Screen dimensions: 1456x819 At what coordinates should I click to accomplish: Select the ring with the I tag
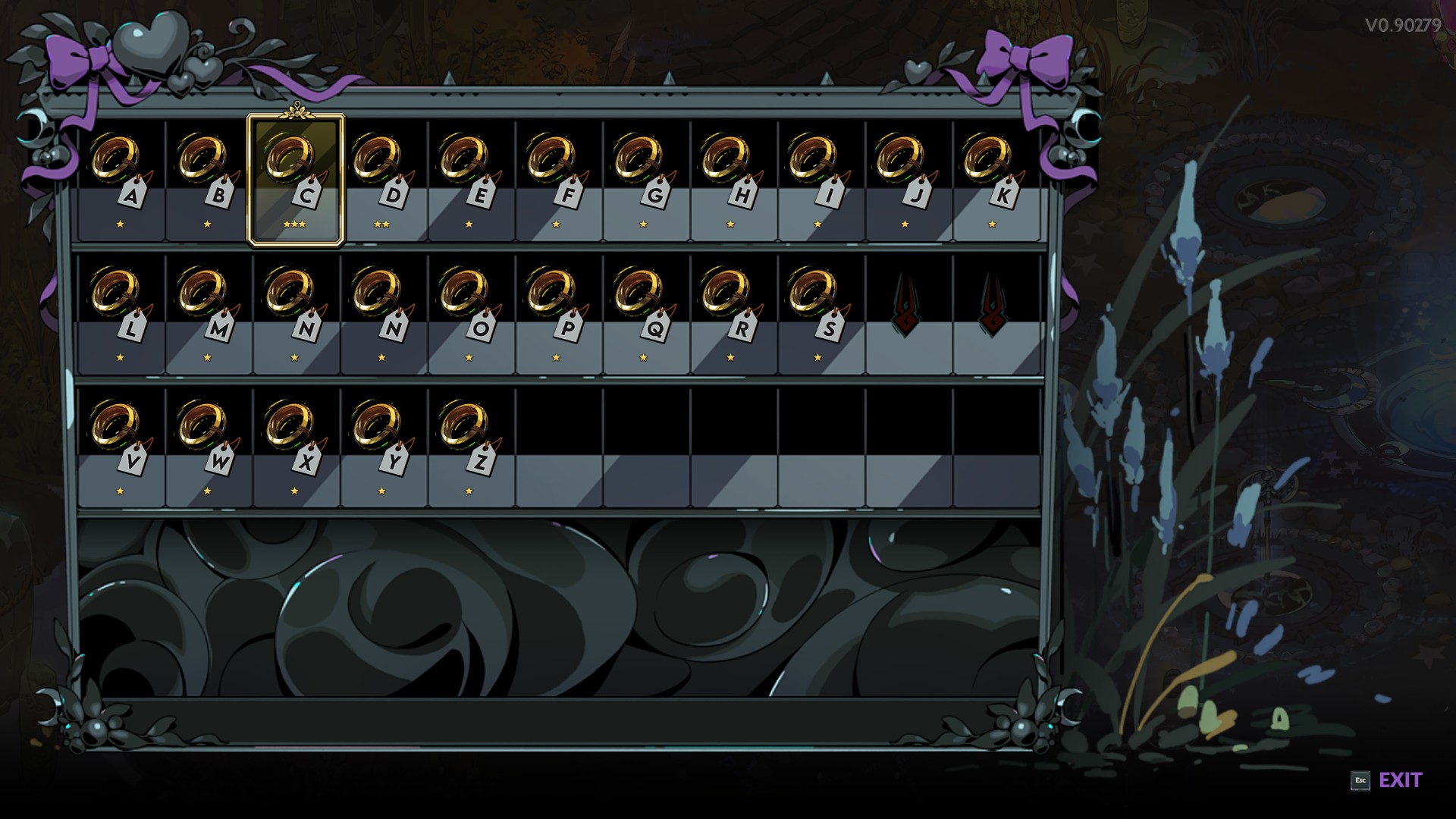tap(820, 180)
